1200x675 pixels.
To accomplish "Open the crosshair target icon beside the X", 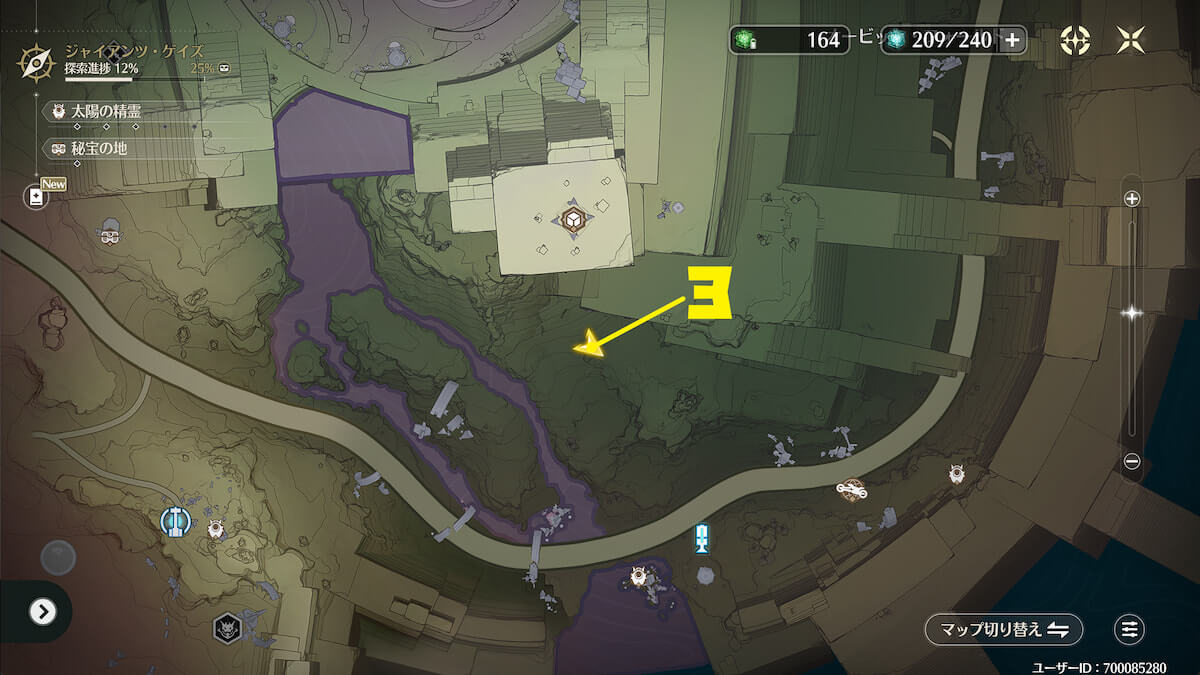I will tap(1075, 40).
